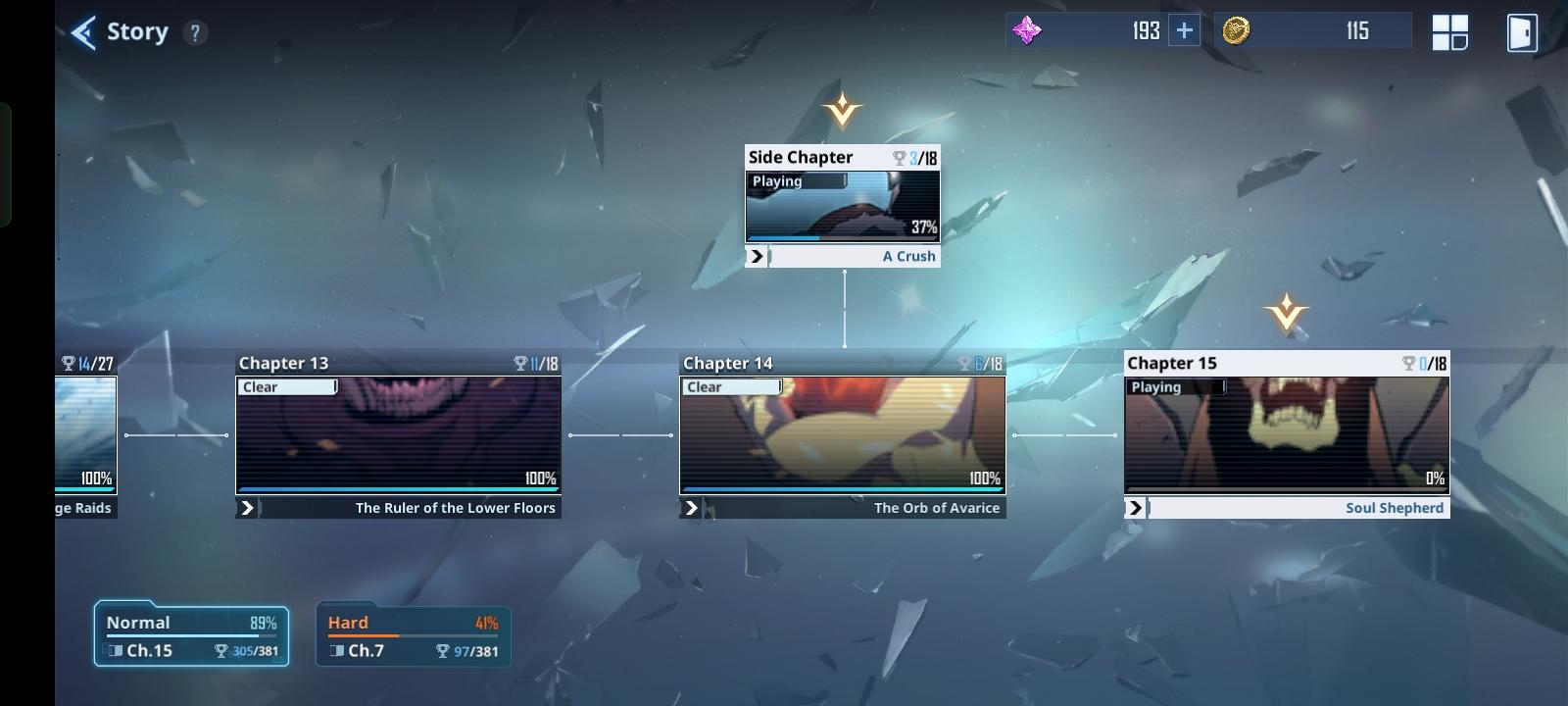
Task: Switch to the Hard difficulty tab
Action: pos(412,633)
